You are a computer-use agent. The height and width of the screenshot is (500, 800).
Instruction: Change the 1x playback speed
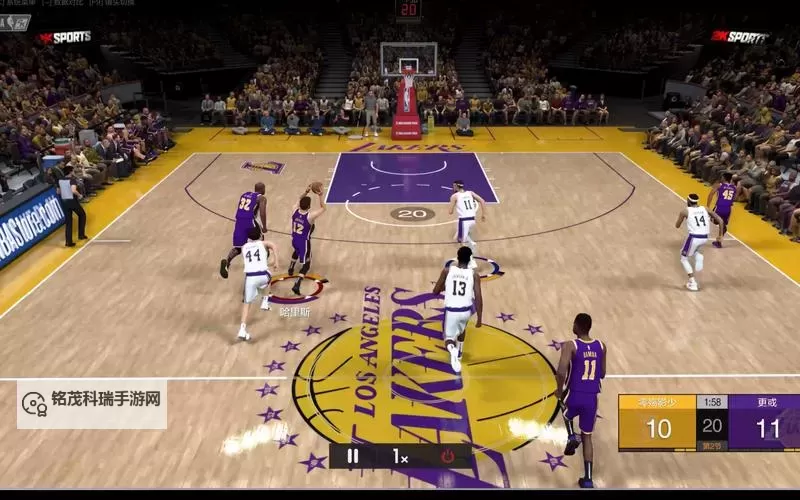coord(400,456)
